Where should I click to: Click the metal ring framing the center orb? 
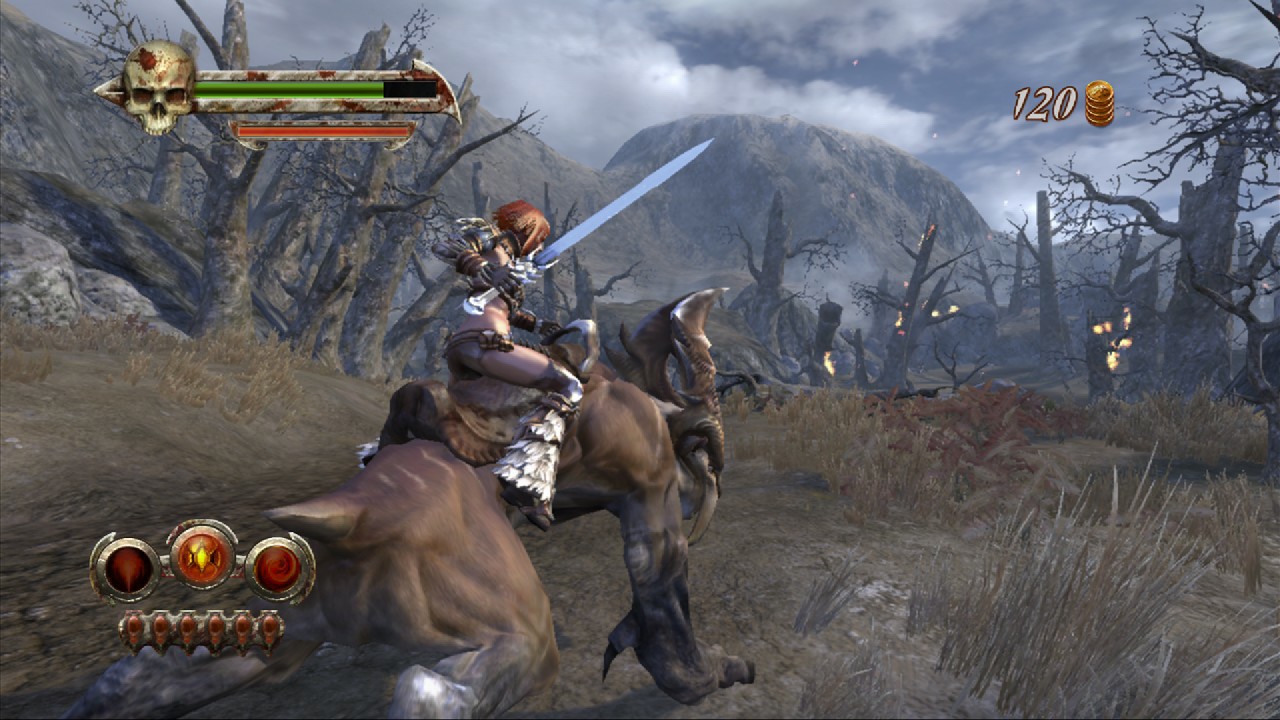click(202, 524)
